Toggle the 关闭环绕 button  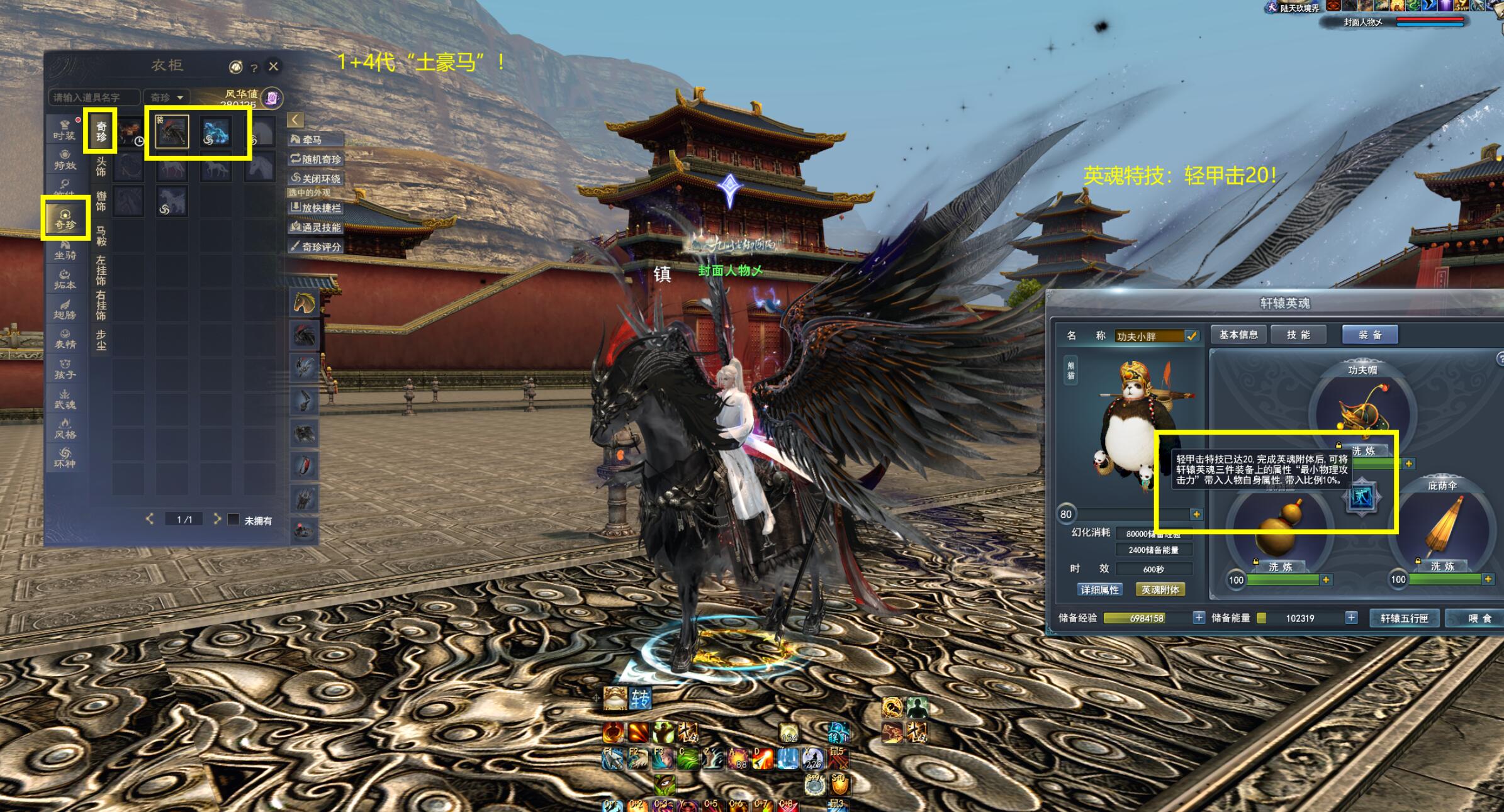click(x=316, y=179)
